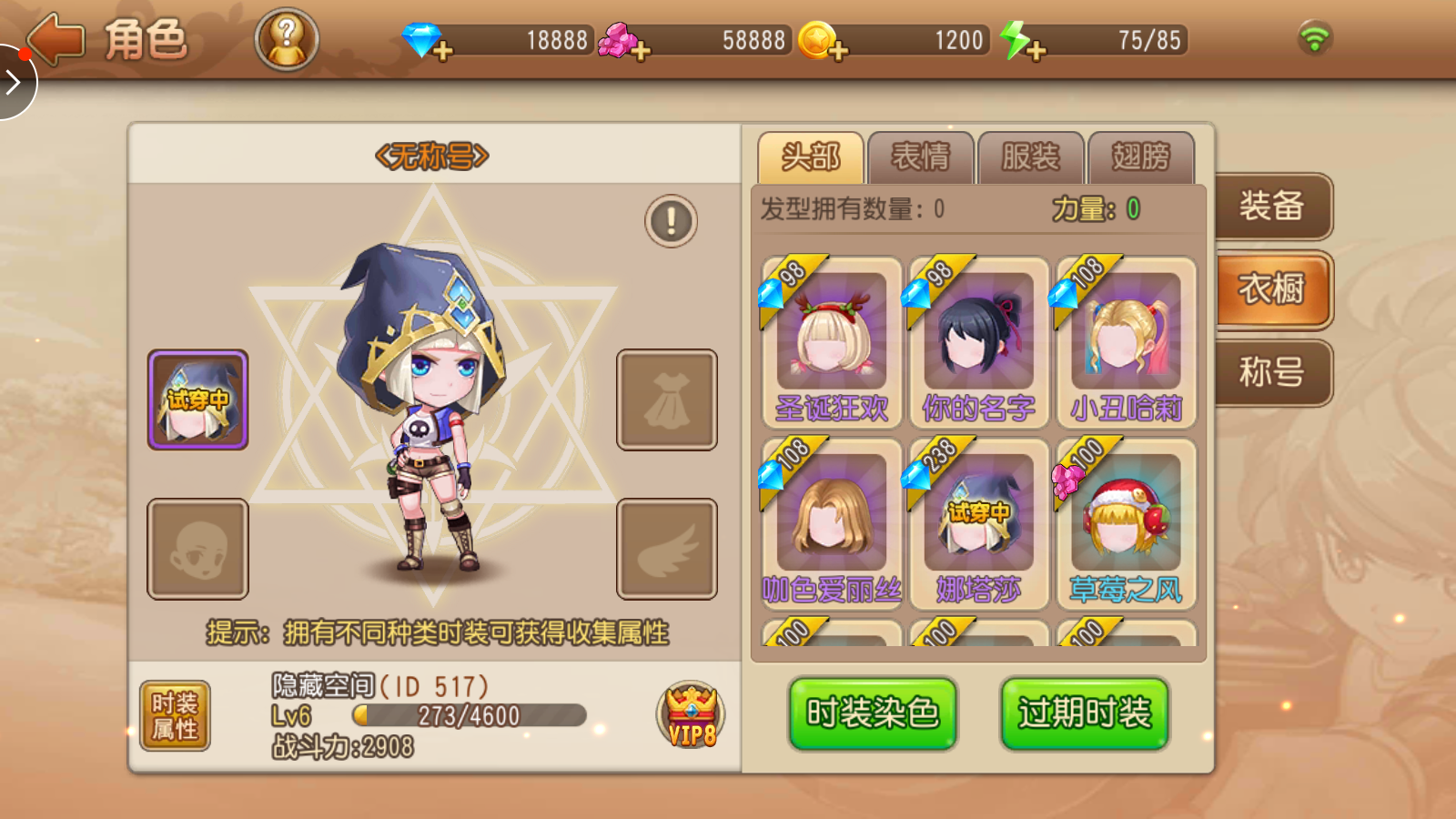The image size is (1456, 819).
Task: Pick the 咖色爱丽丝 hairstyle
Action: pyautogui.click(x=831, y=523)
